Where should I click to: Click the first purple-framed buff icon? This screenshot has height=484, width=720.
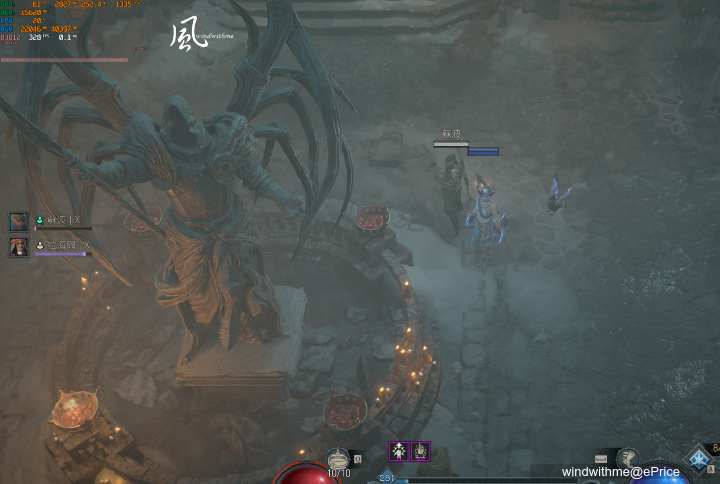click(398, 451)
